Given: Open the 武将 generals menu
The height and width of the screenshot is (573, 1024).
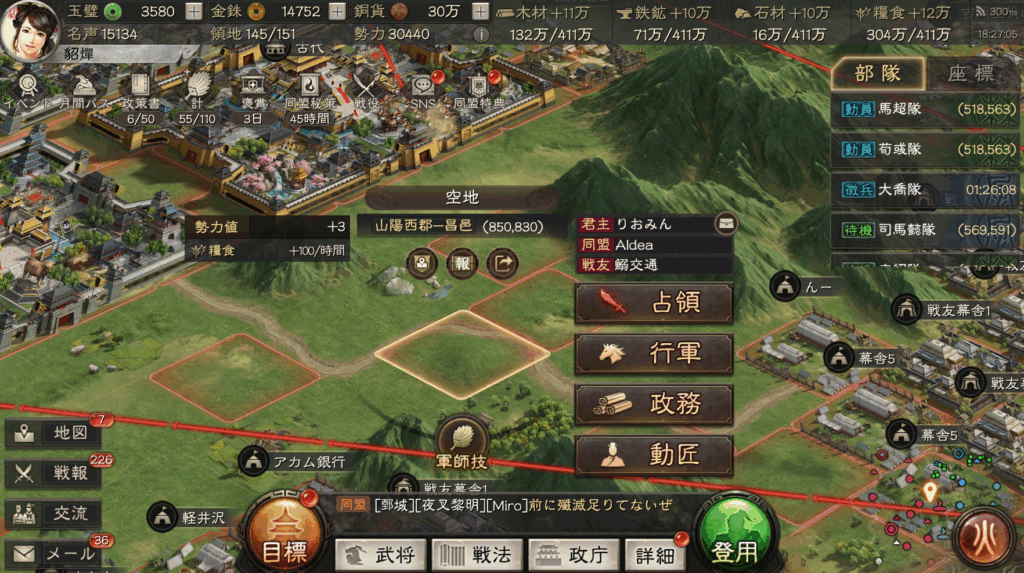Looking at the screenshot, I should click(x=381, y=555).
